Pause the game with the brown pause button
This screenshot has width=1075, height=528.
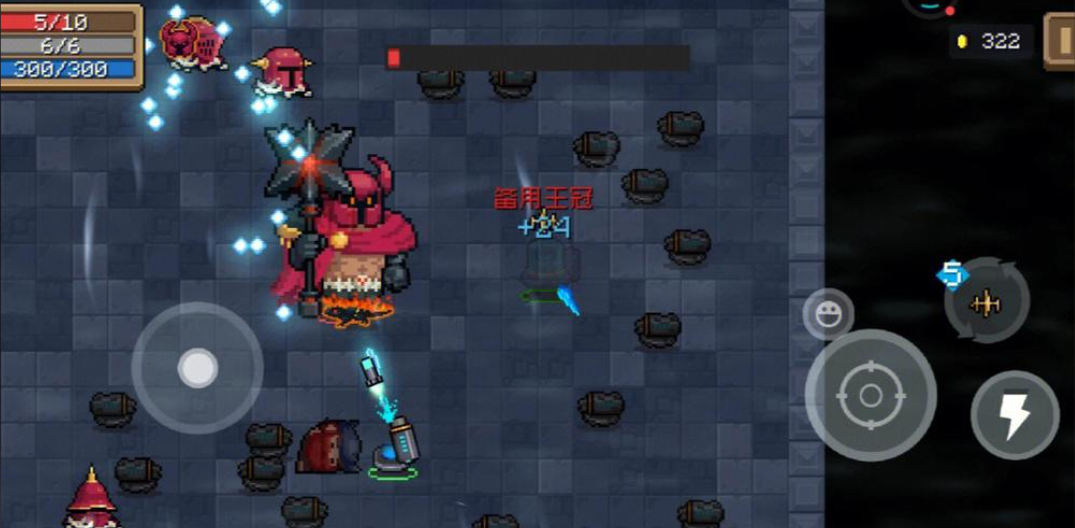click(1059, 41)
